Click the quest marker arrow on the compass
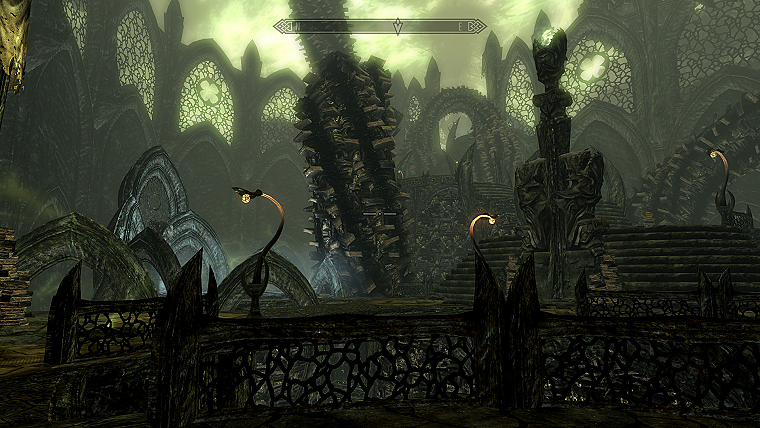760x428 pixels. [x=398, y=25]
